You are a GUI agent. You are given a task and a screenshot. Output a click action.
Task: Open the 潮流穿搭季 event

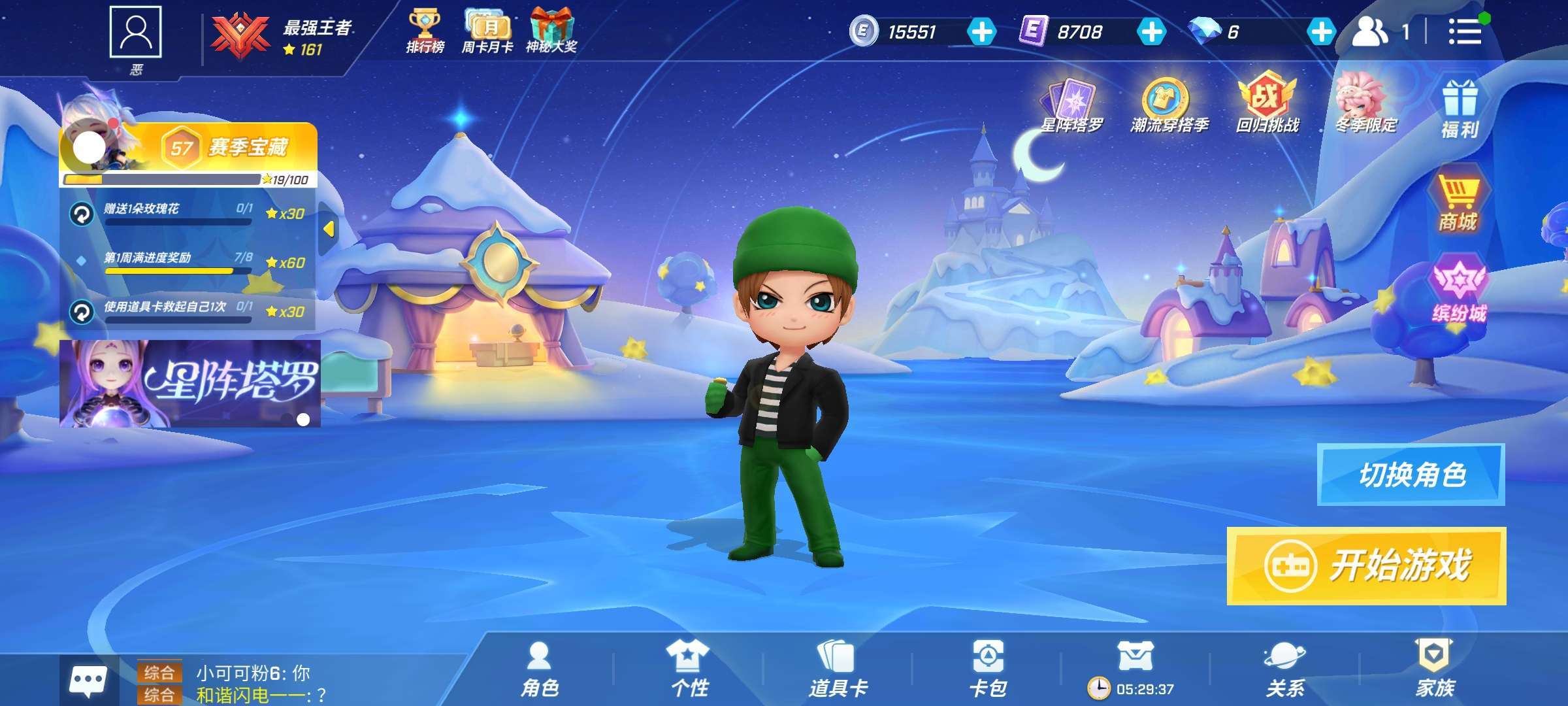[1169, 105]
